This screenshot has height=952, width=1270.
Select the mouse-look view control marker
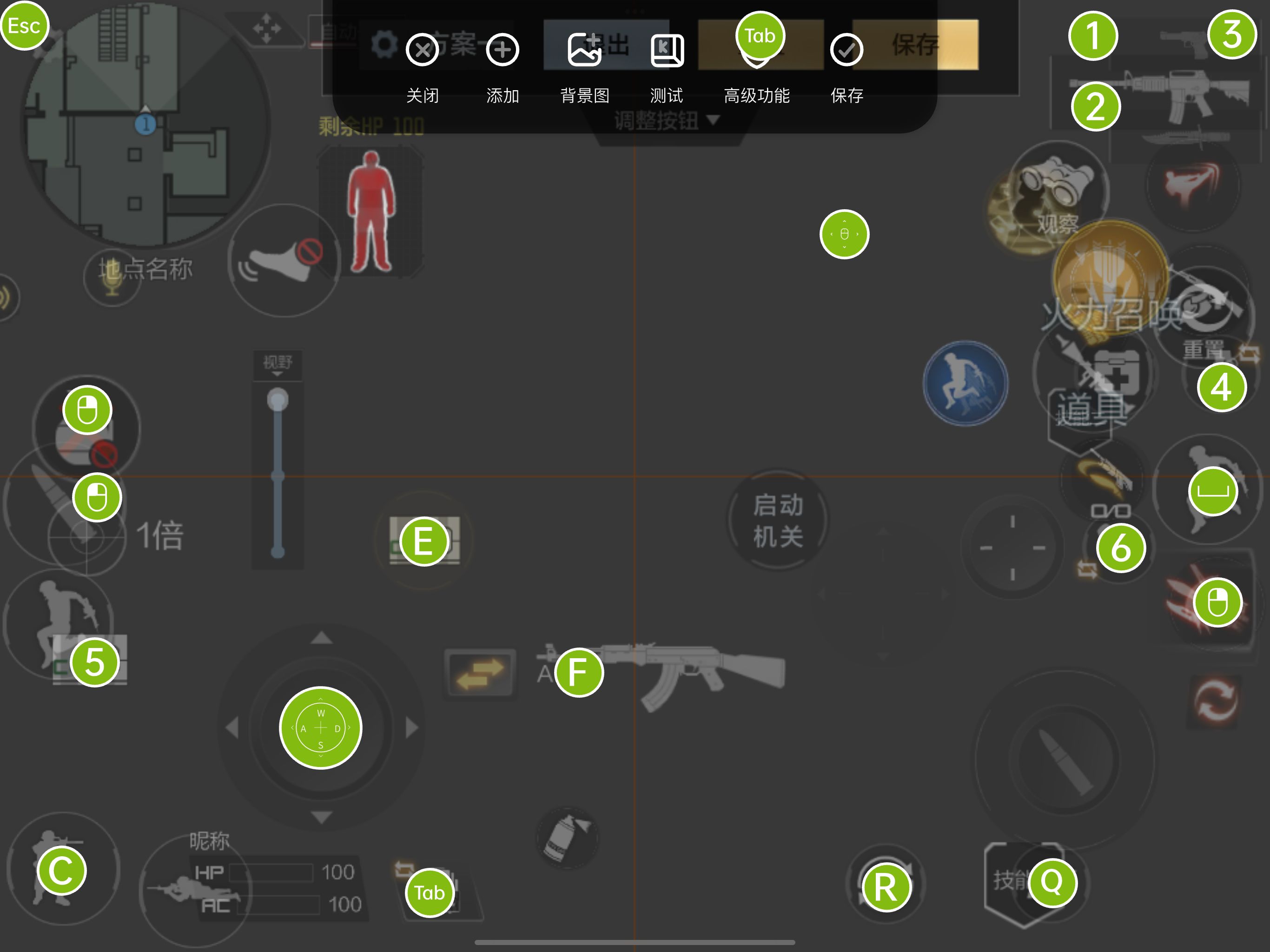coord(844,234)
